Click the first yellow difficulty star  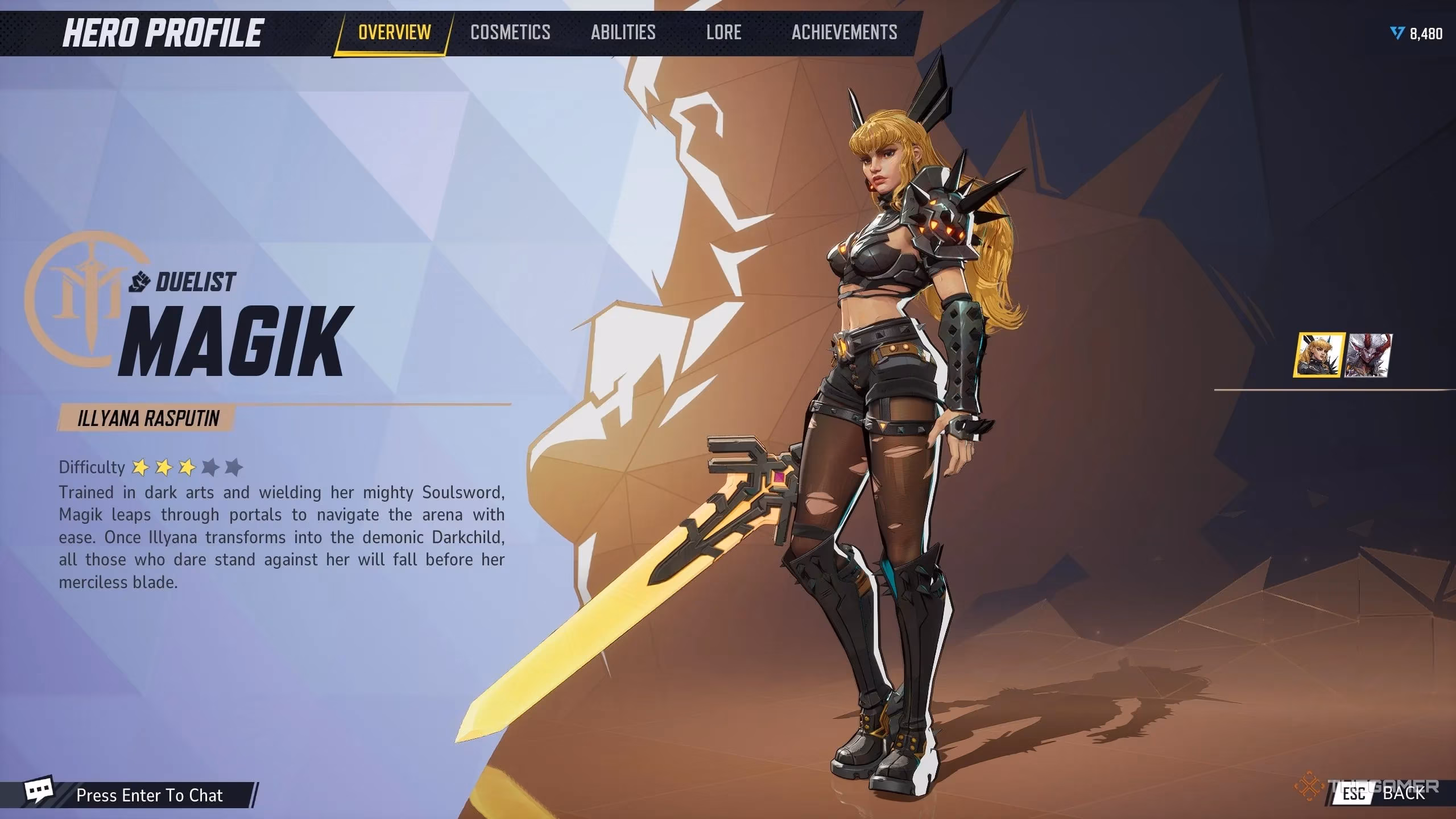(x=141, y=468)
